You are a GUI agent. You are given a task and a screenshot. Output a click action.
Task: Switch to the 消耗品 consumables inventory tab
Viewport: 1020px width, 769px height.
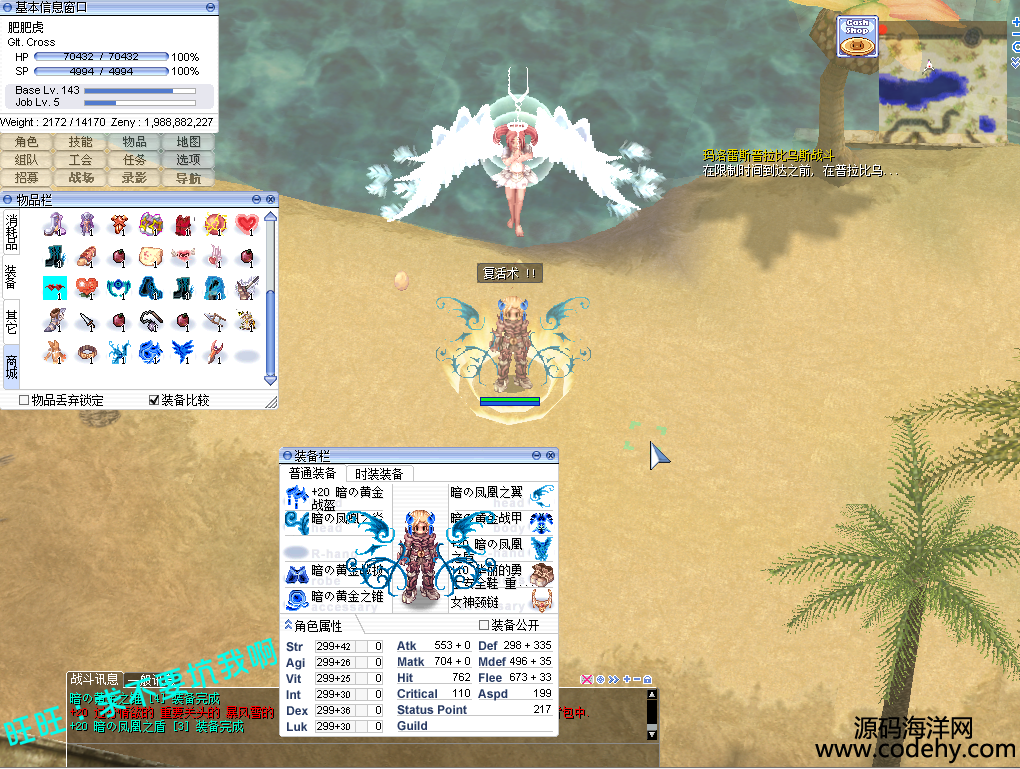pyautogui.click(x=11, y=230)
